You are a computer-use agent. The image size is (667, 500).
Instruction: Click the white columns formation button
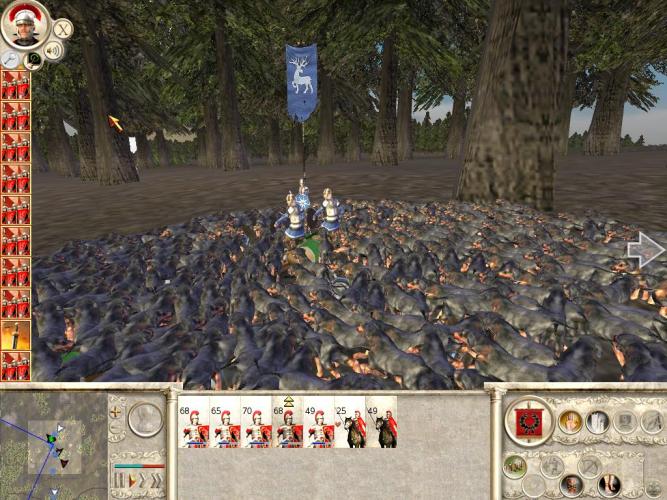click(x=598, y=421)
